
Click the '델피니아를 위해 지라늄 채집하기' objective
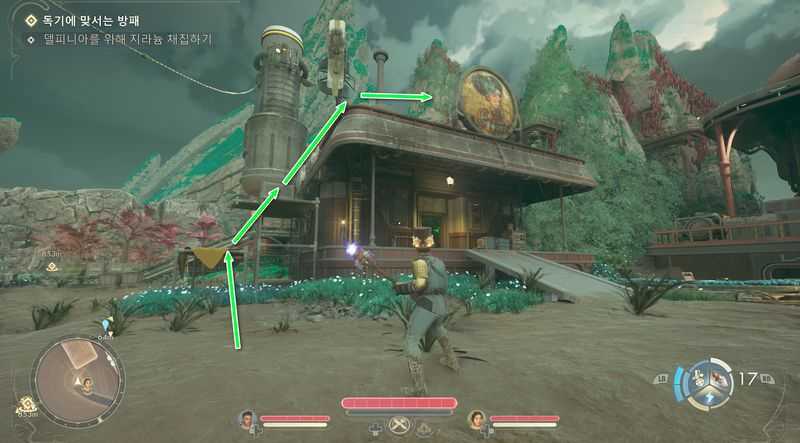click(119, 38)
